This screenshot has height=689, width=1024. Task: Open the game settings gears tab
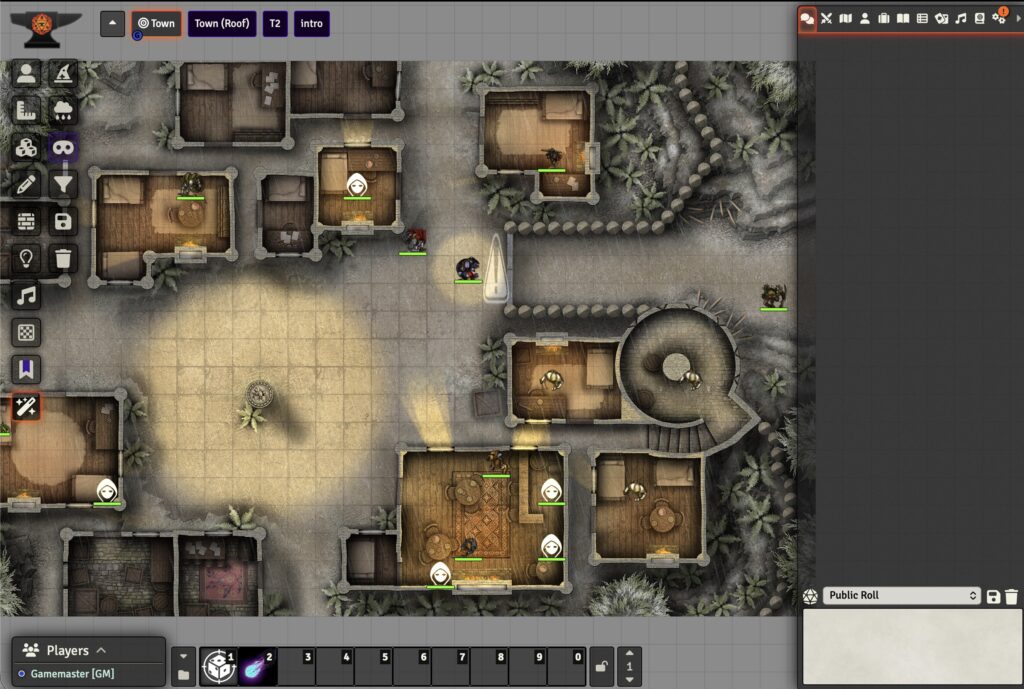coord(998,18)
